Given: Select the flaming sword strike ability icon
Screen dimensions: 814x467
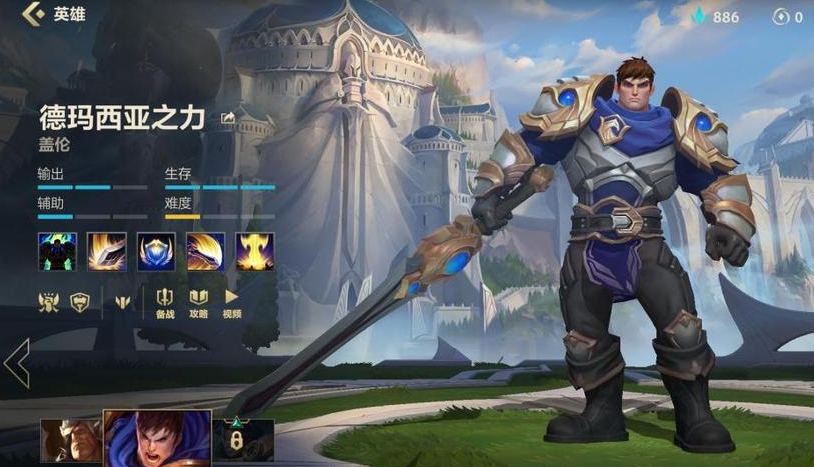Looking at the screenshot, I should point(106,251).
